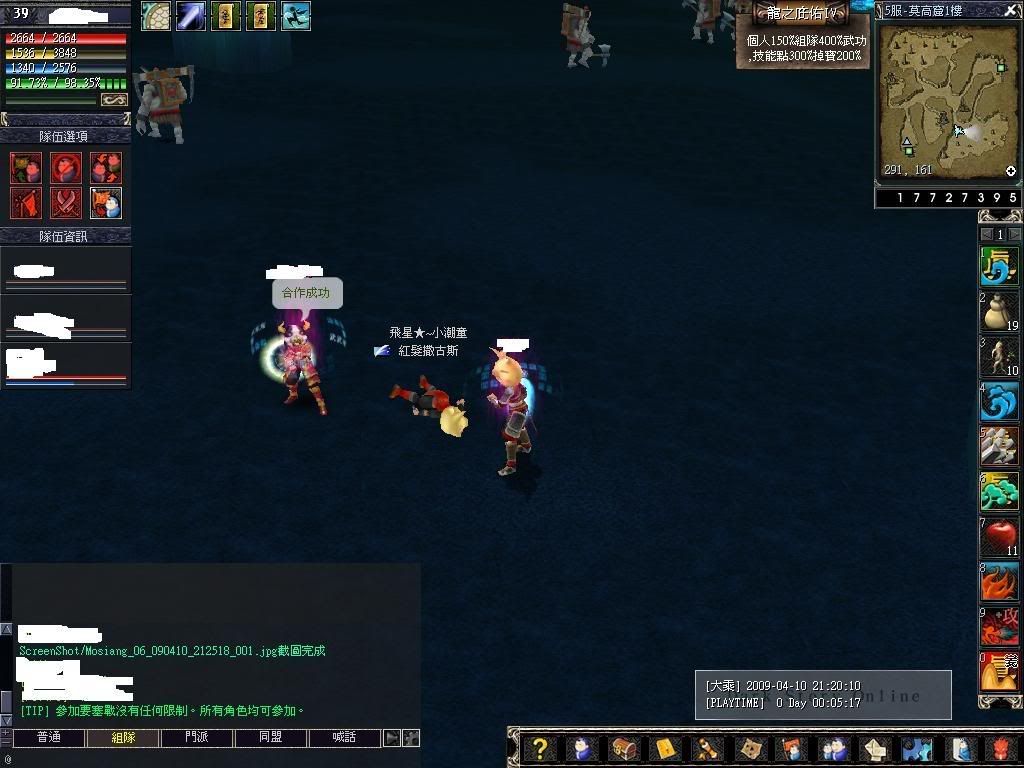Image resolution: width=1024 pixels, height=768 pixels.
Task: Click the 龍之庇佑 buff banner
Action: (x=802, y=13)
